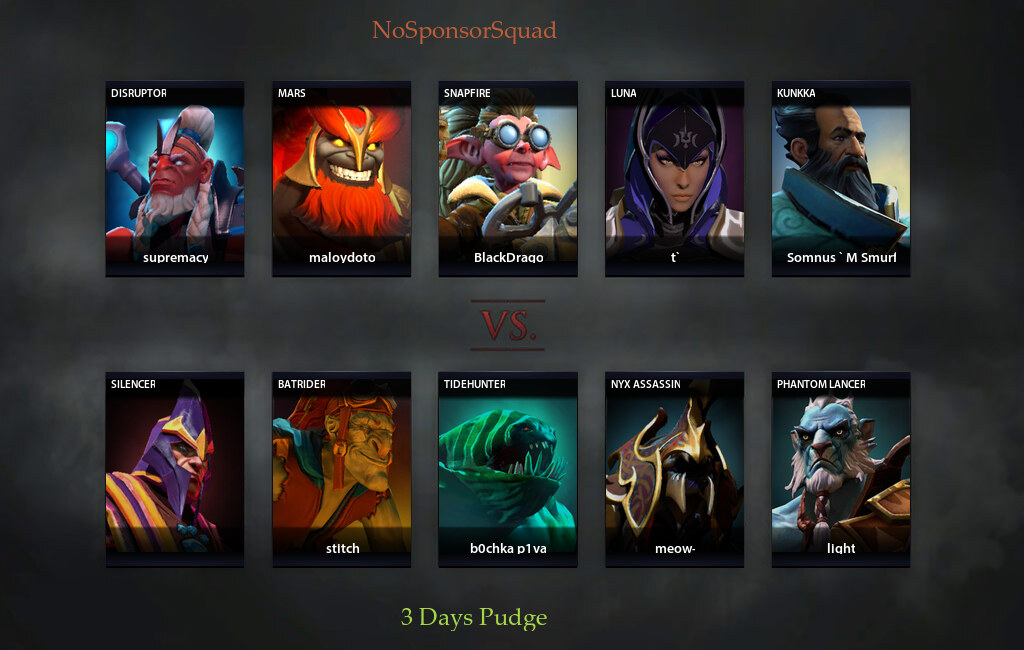The width and height of the screenshot is (1024, 650).
Task: Select Kunkka played by Somnus
Action: [841, 178]
